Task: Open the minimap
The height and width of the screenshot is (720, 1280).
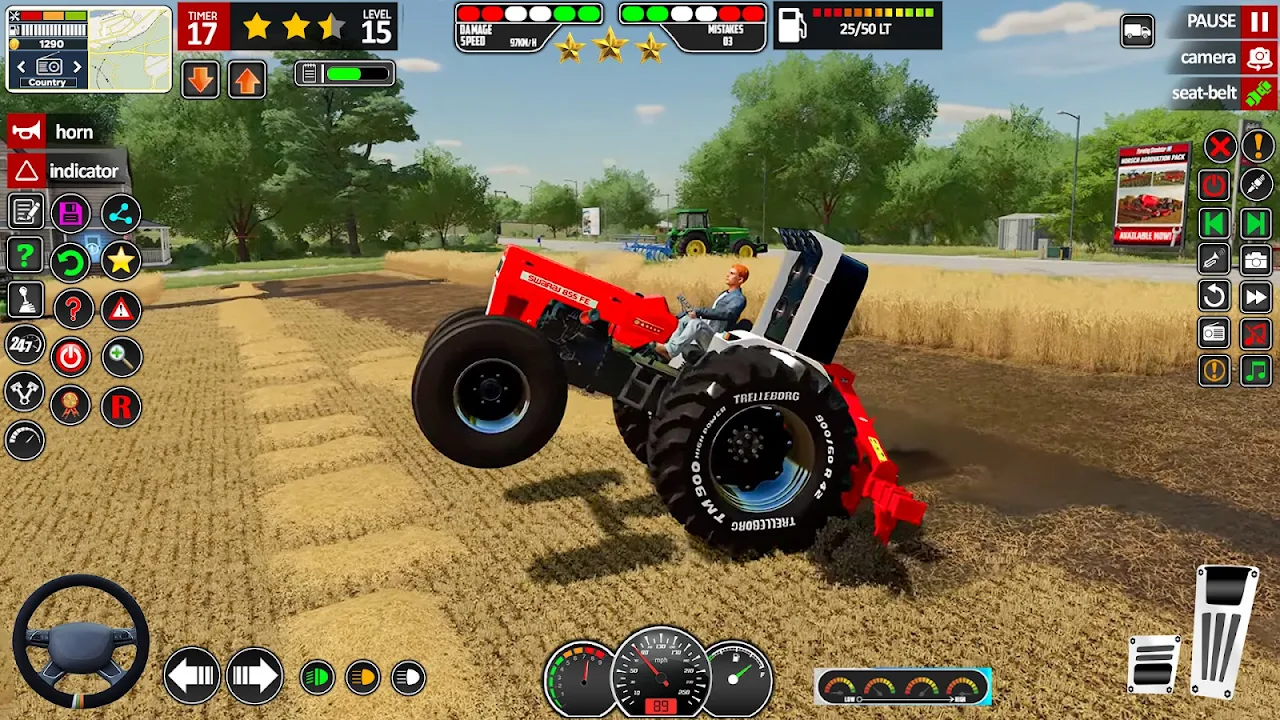Action: tap(130, 48)
